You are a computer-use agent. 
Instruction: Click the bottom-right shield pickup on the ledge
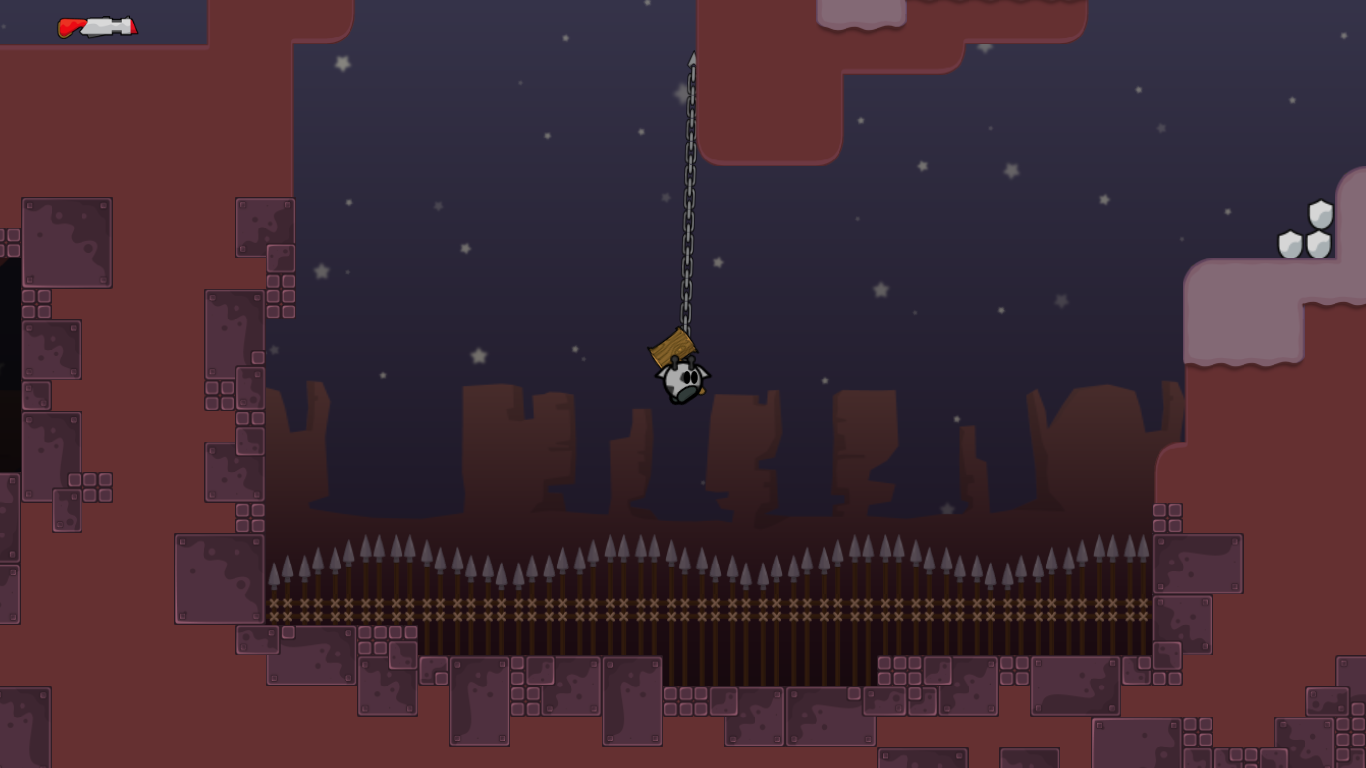coord(1319,244)
